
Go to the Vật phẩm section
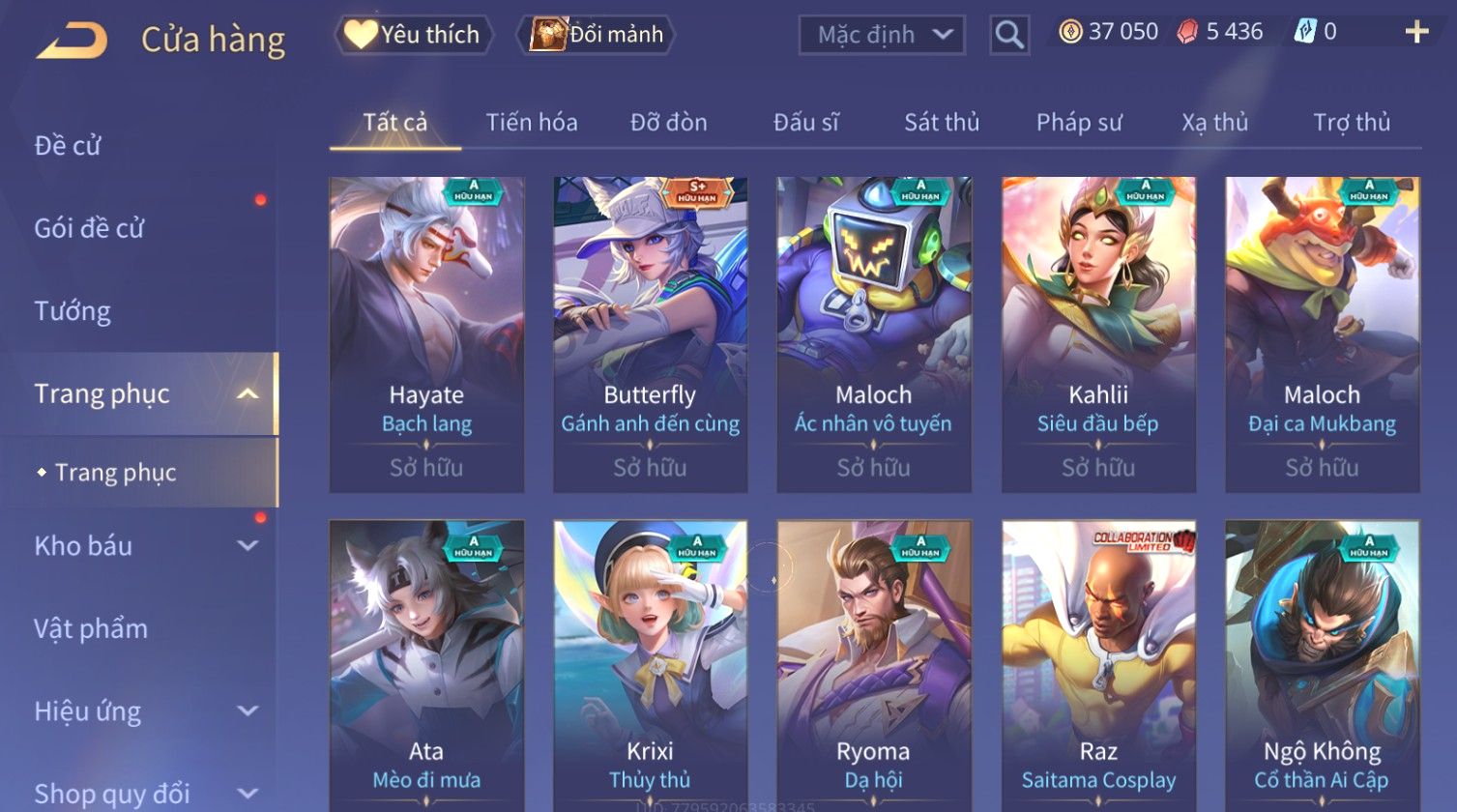click(91, 629)
